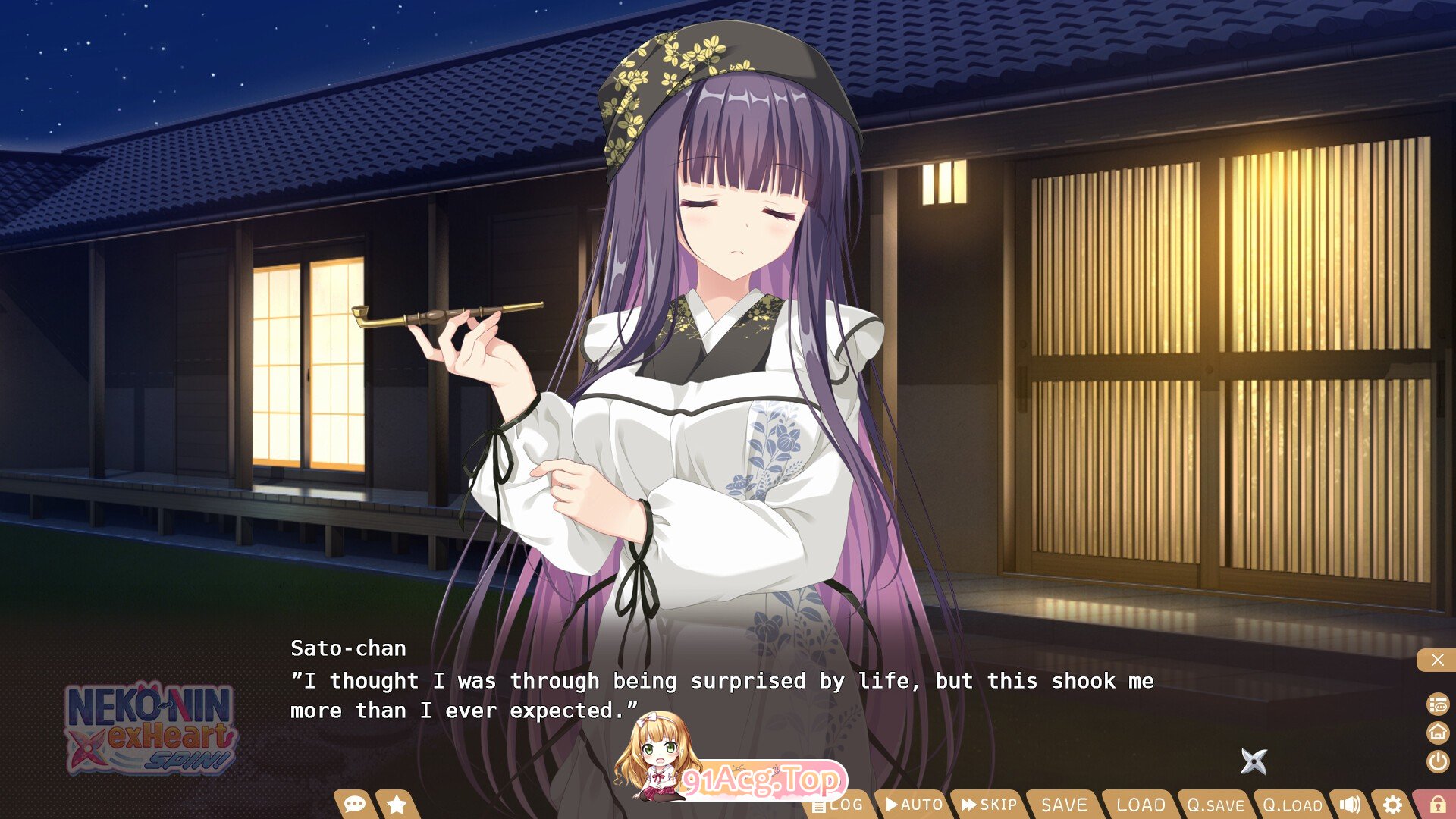
Task: Open the LOAD menu
Action: pos(1141,805)
